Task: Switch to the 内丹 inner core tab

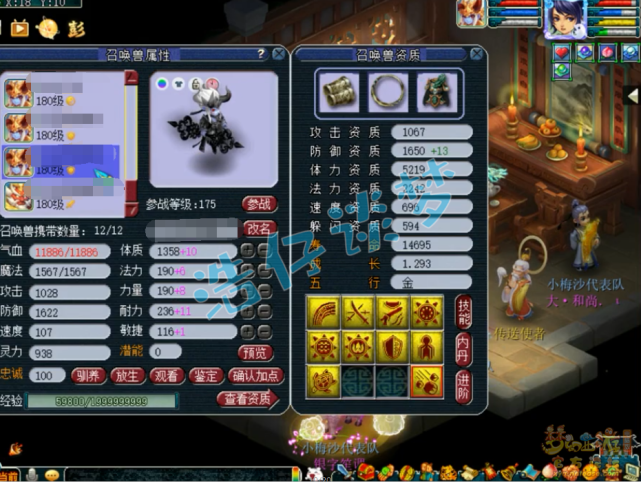Action: click(463, 347)
